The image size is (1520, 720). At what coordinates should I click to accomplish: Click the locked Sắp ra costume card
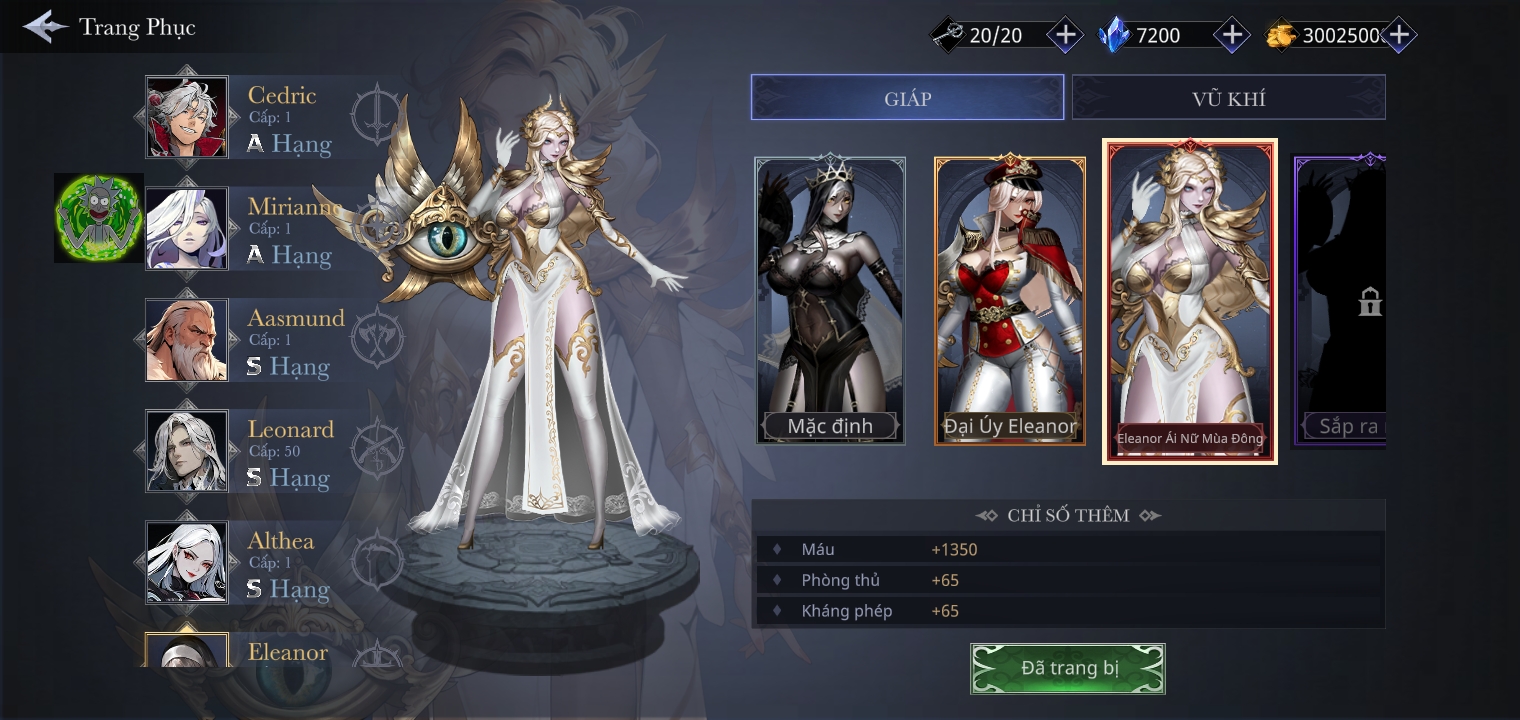(1342, 300)
